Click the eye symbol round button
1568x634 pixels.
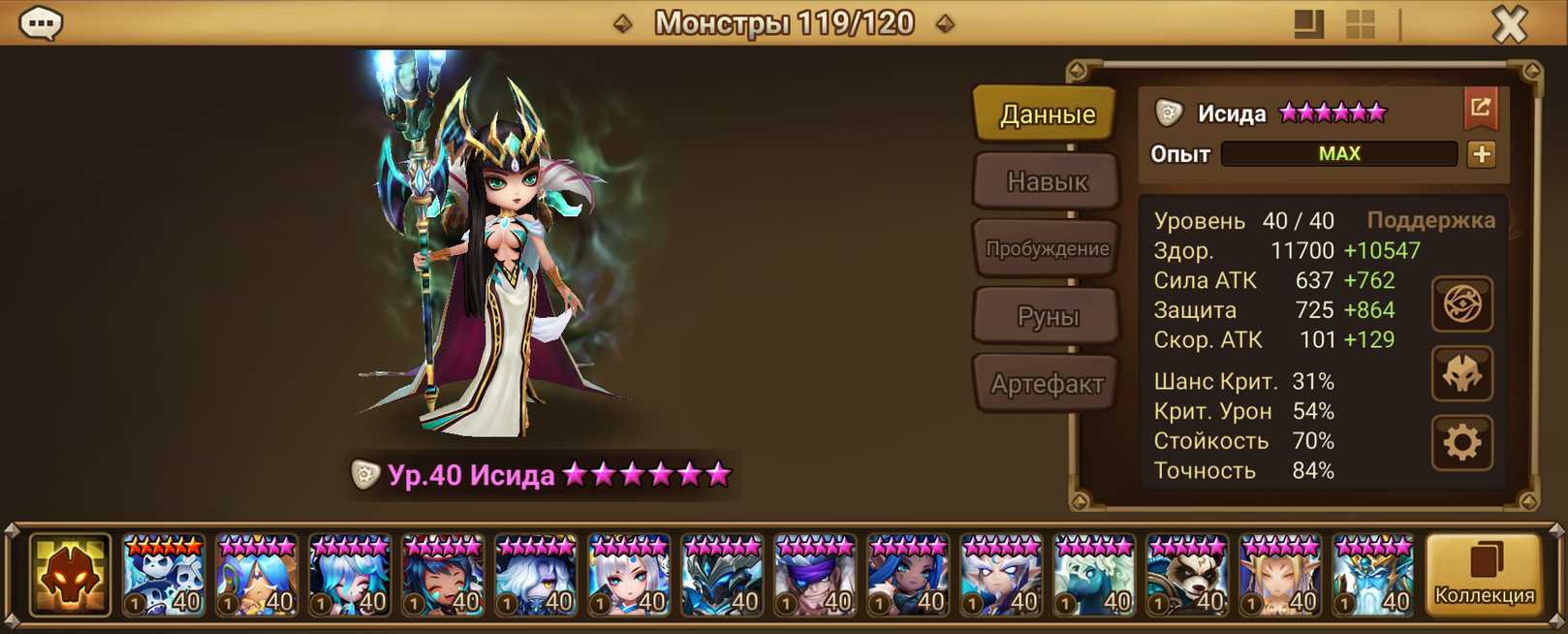coord(1461,304)
